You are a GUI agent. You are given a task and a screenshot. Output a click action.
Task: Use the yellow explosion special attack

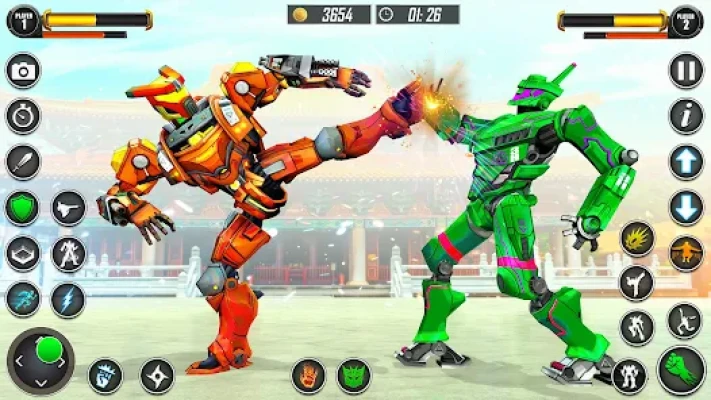[636, 239]
